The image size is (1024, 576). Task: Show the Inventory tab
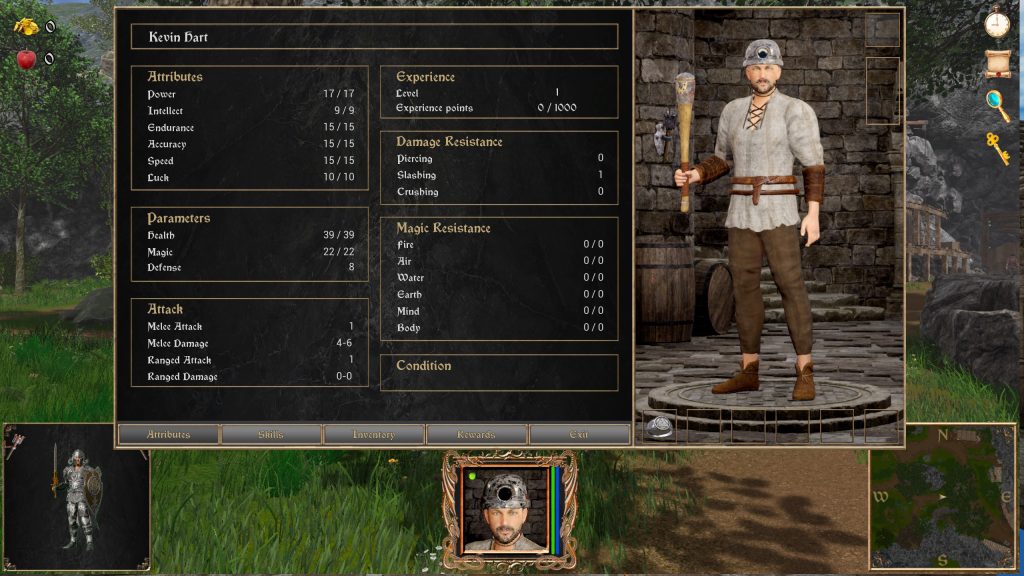point(374,434)
